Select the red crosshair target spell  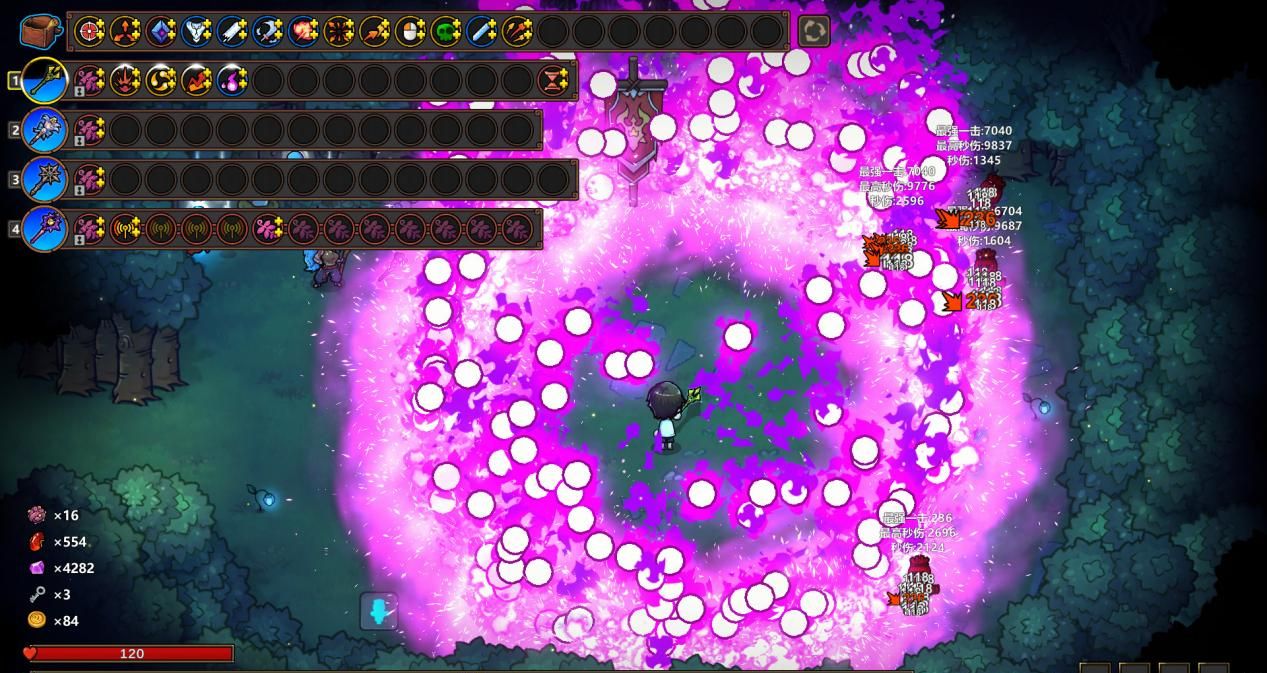90,32
